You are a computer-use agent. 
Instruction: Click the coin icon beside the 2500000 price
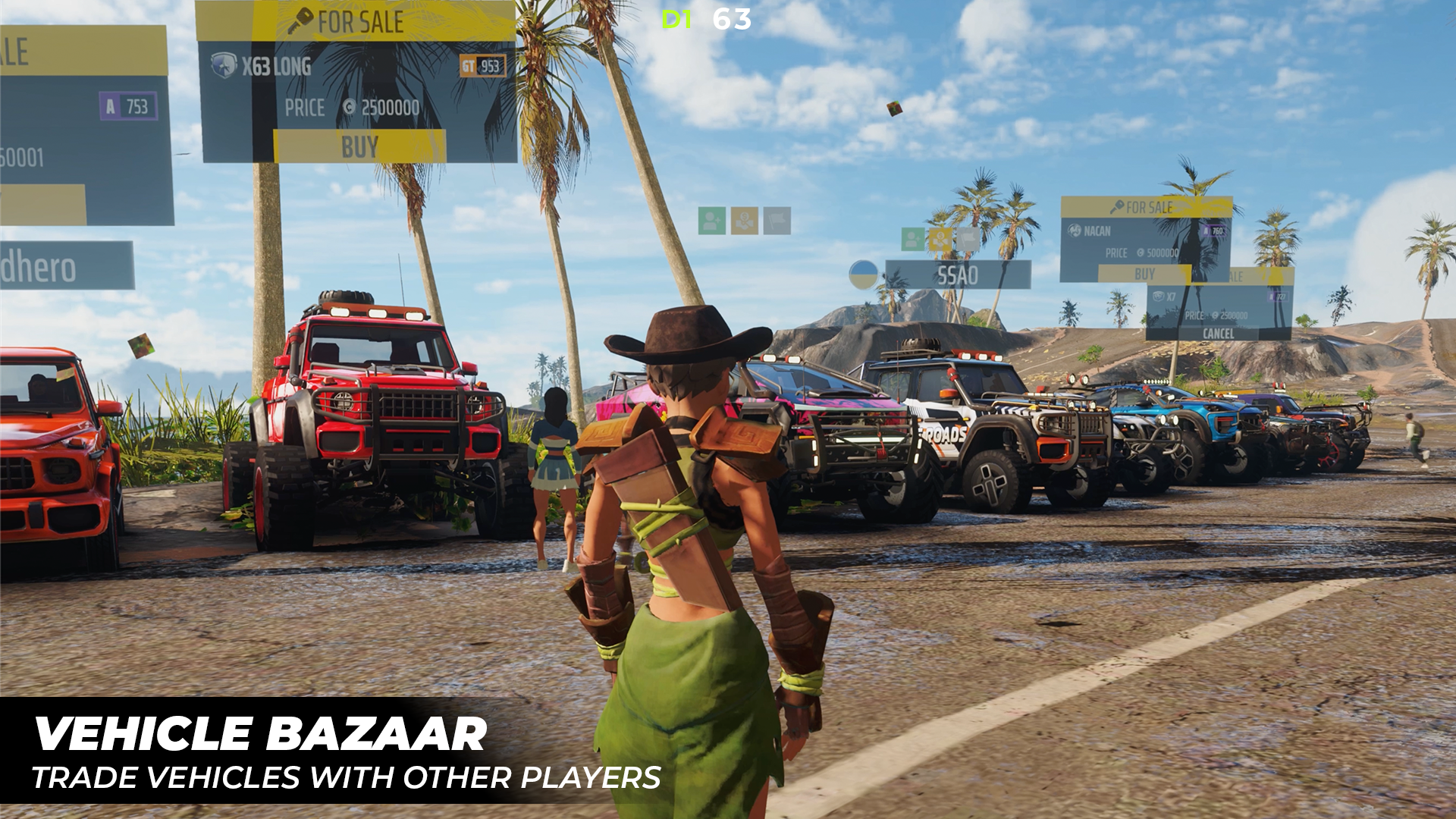(350, 108)
